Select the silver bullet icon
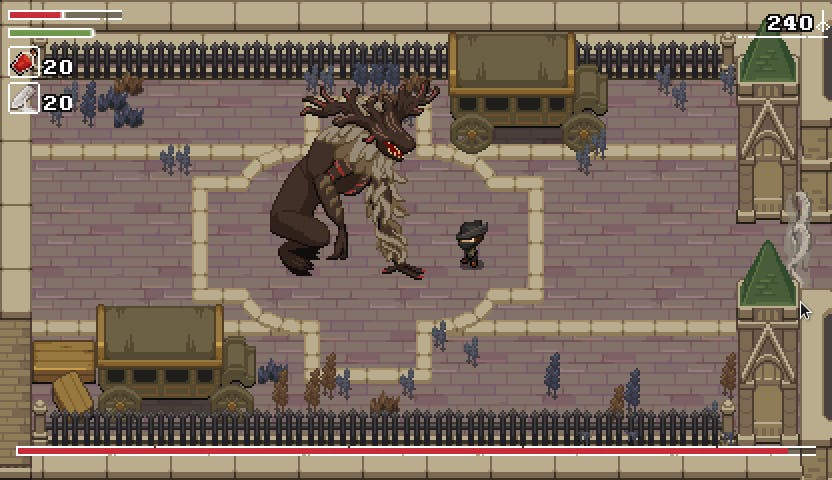 coord(24,99)
